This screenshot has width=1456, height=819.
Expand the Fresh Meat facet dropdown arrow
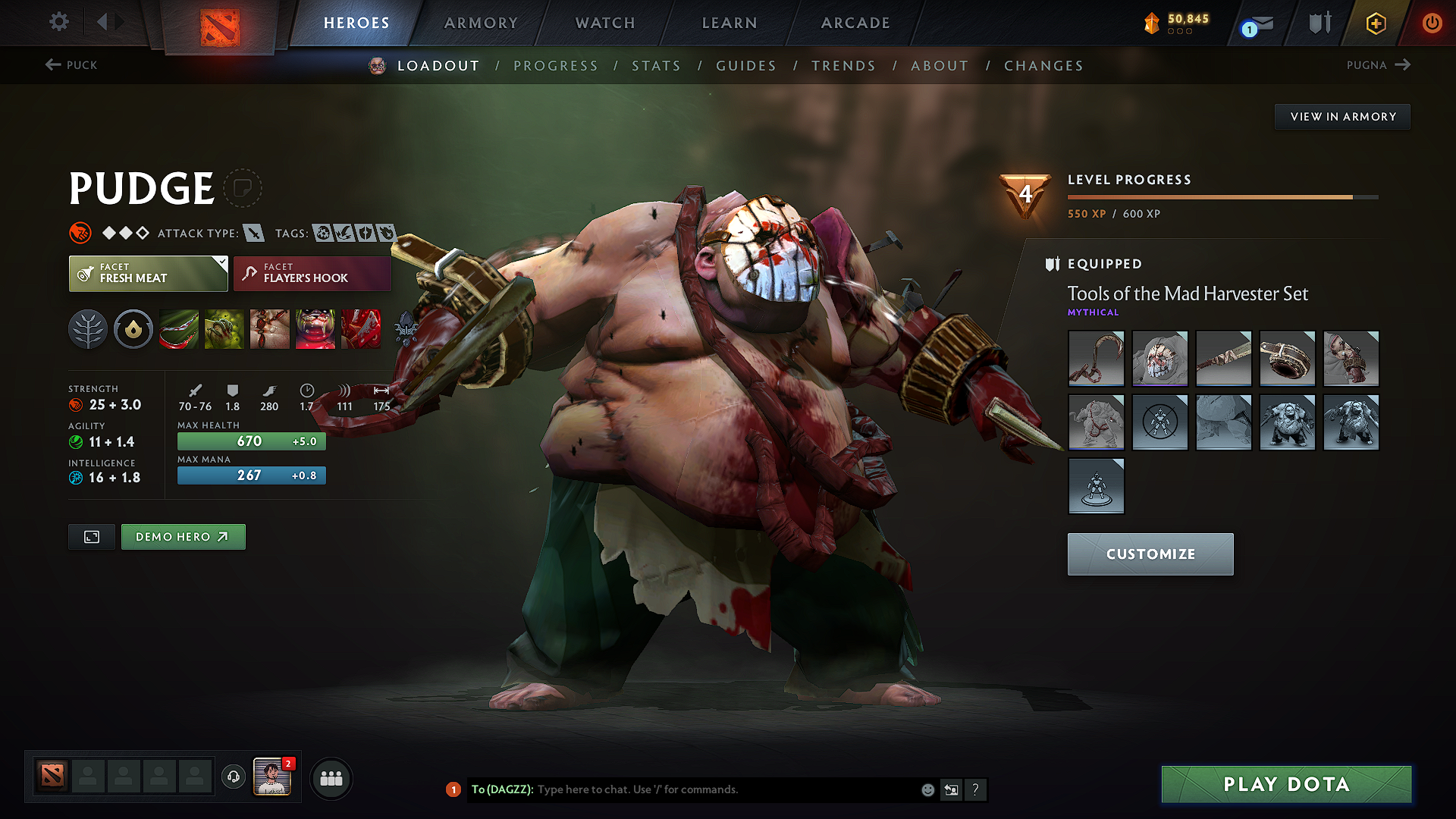(221, 263)
